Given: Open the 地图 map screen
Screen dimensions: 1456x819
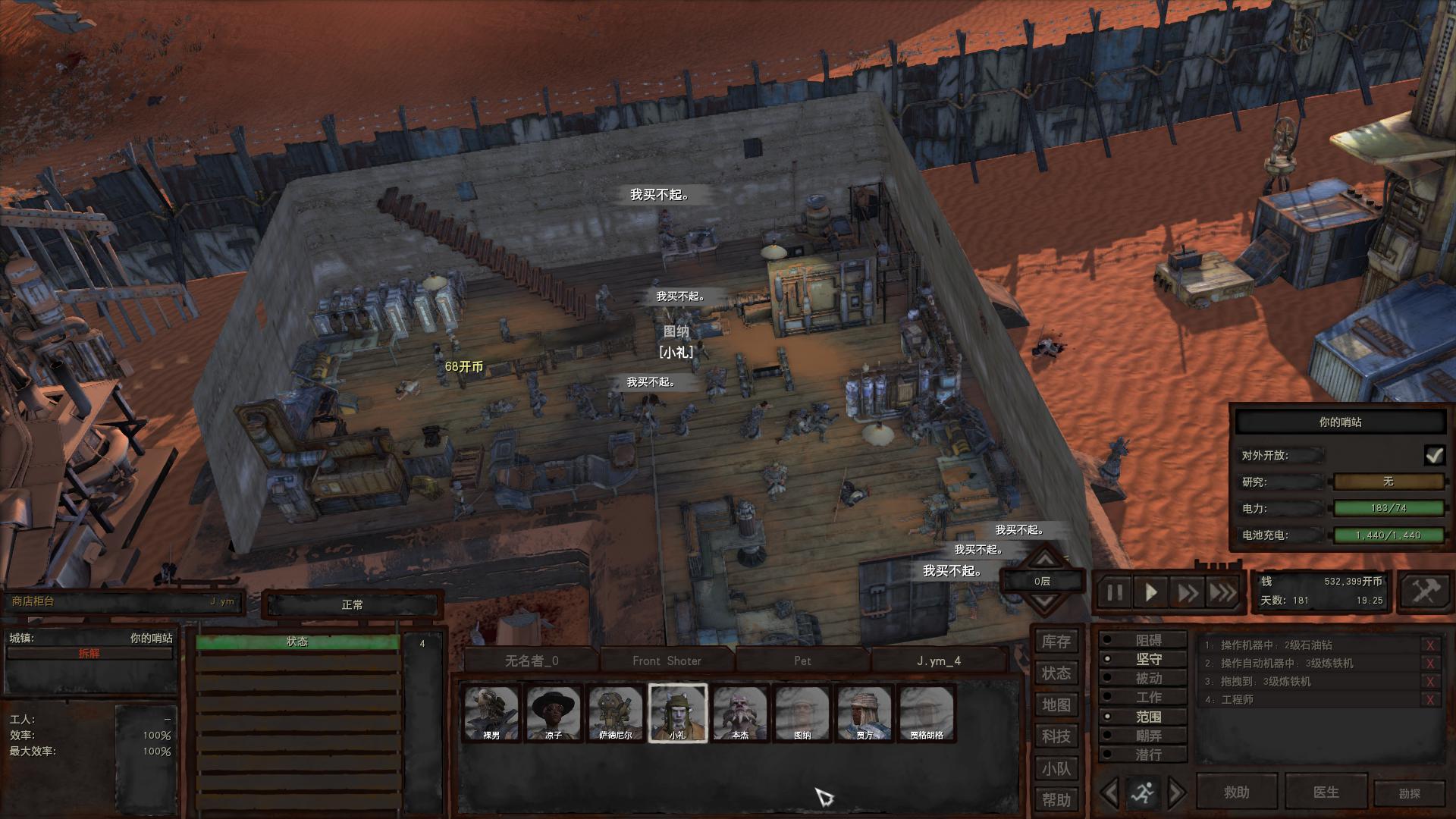Looking at the screenshot, I should tap(1056, 705).
